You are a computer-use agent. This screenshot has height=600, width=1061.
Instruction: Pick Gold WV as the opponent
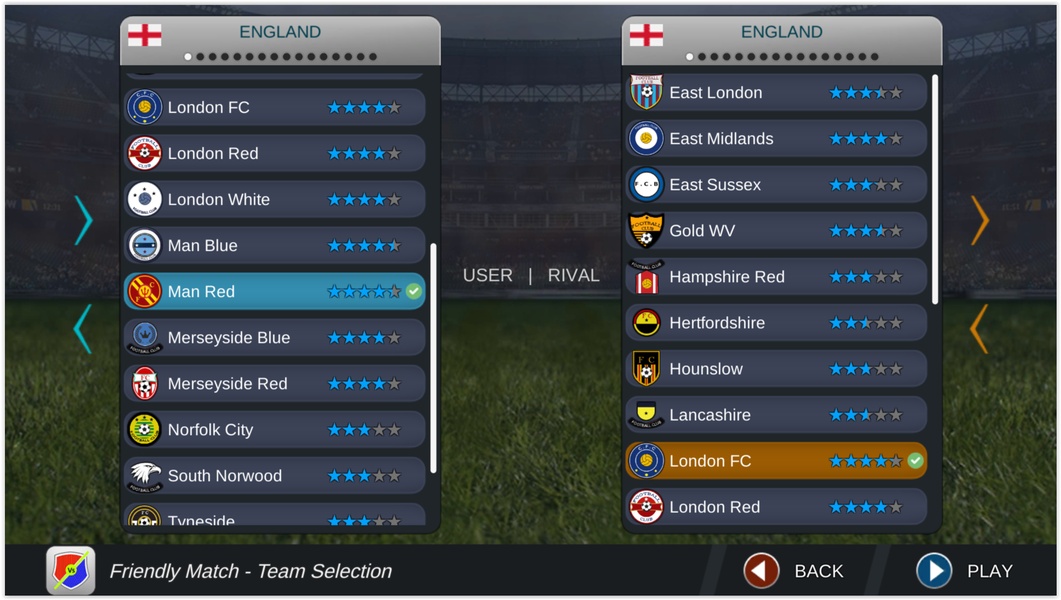[776, 231]
